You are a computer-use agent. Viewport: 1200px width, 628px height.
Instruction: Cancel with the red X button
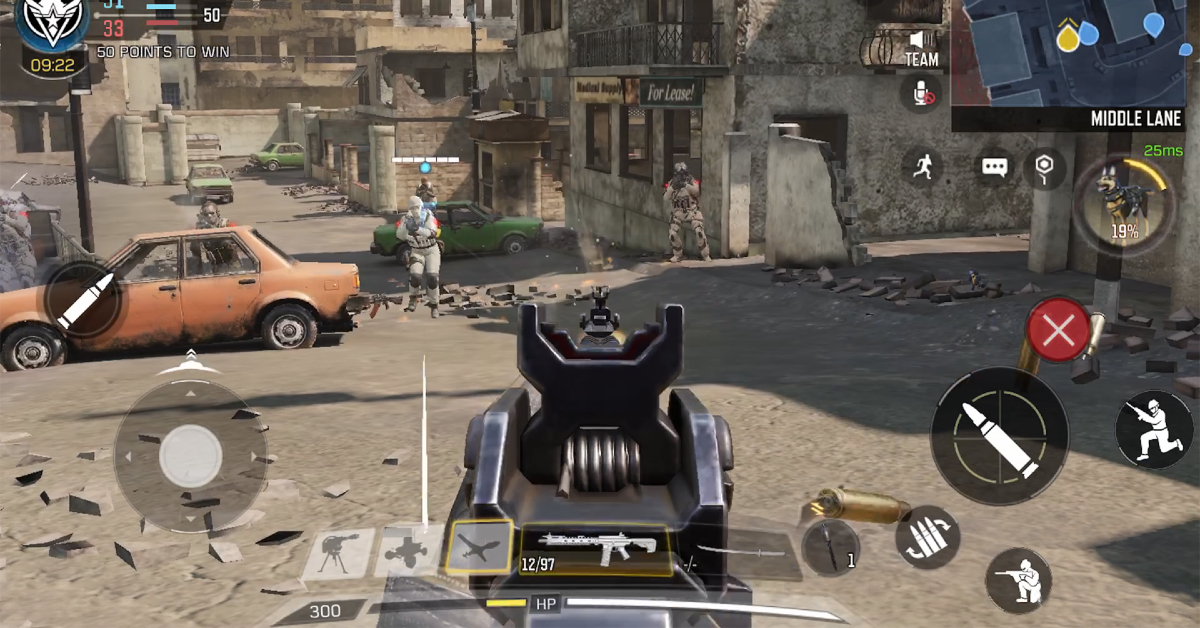(1059, 330)
